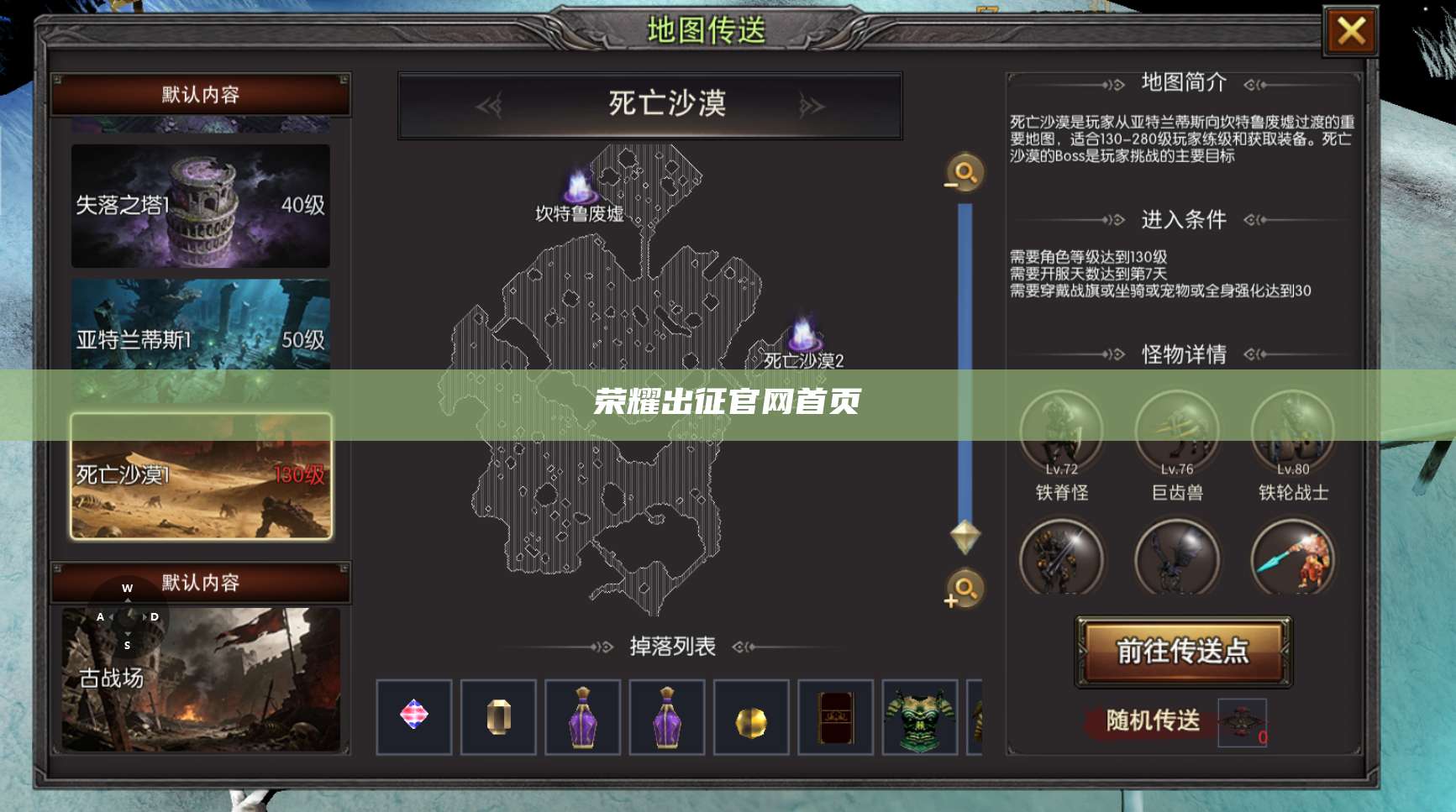This screenshot has height=812, width=1456.
Task: View the Lv.72 铁脊怪 monster icon
Action: tap(1061, 430)
